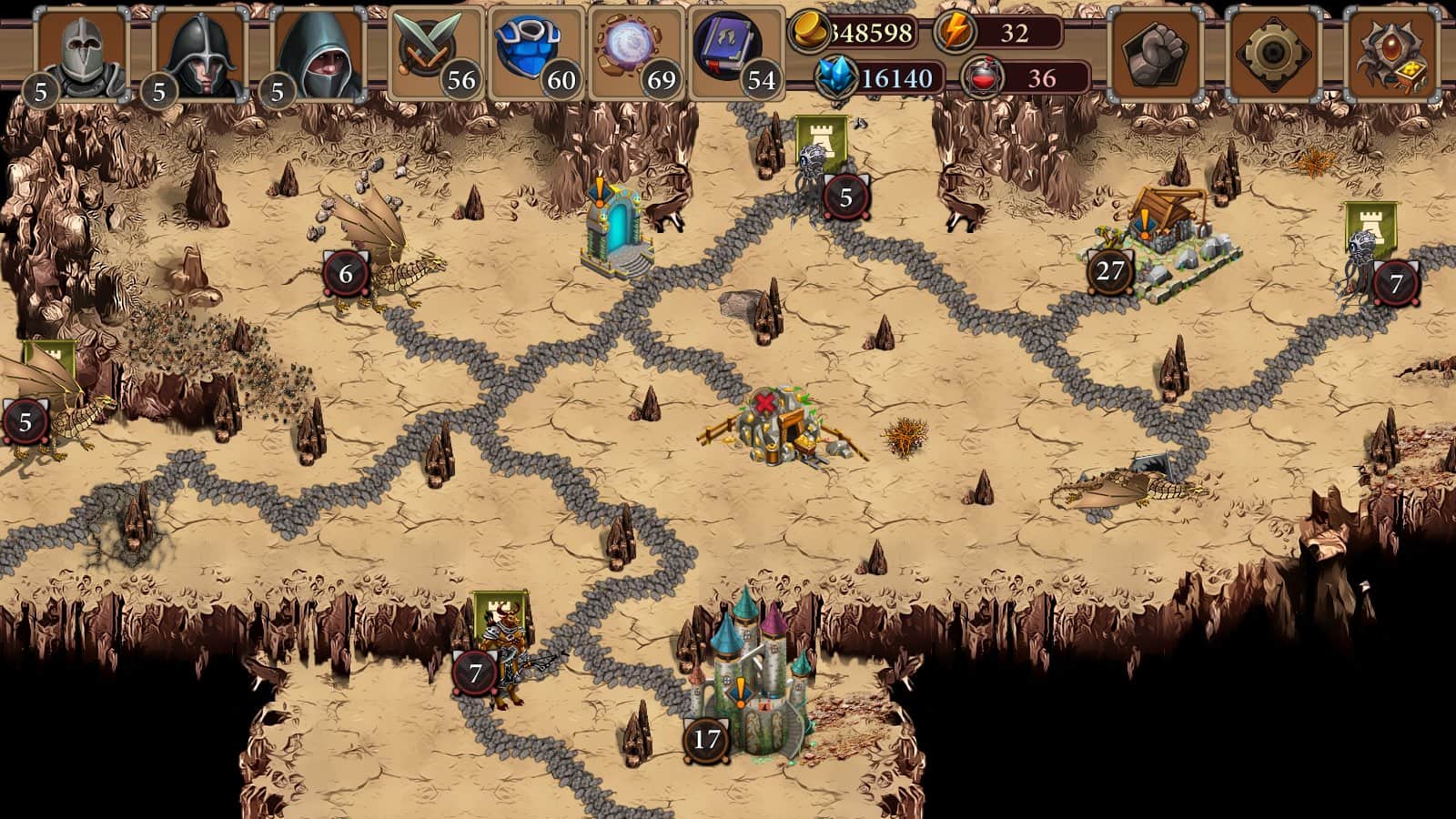
Task: Choose the hooded rogue hero portrait
Action: click(318, 55)
